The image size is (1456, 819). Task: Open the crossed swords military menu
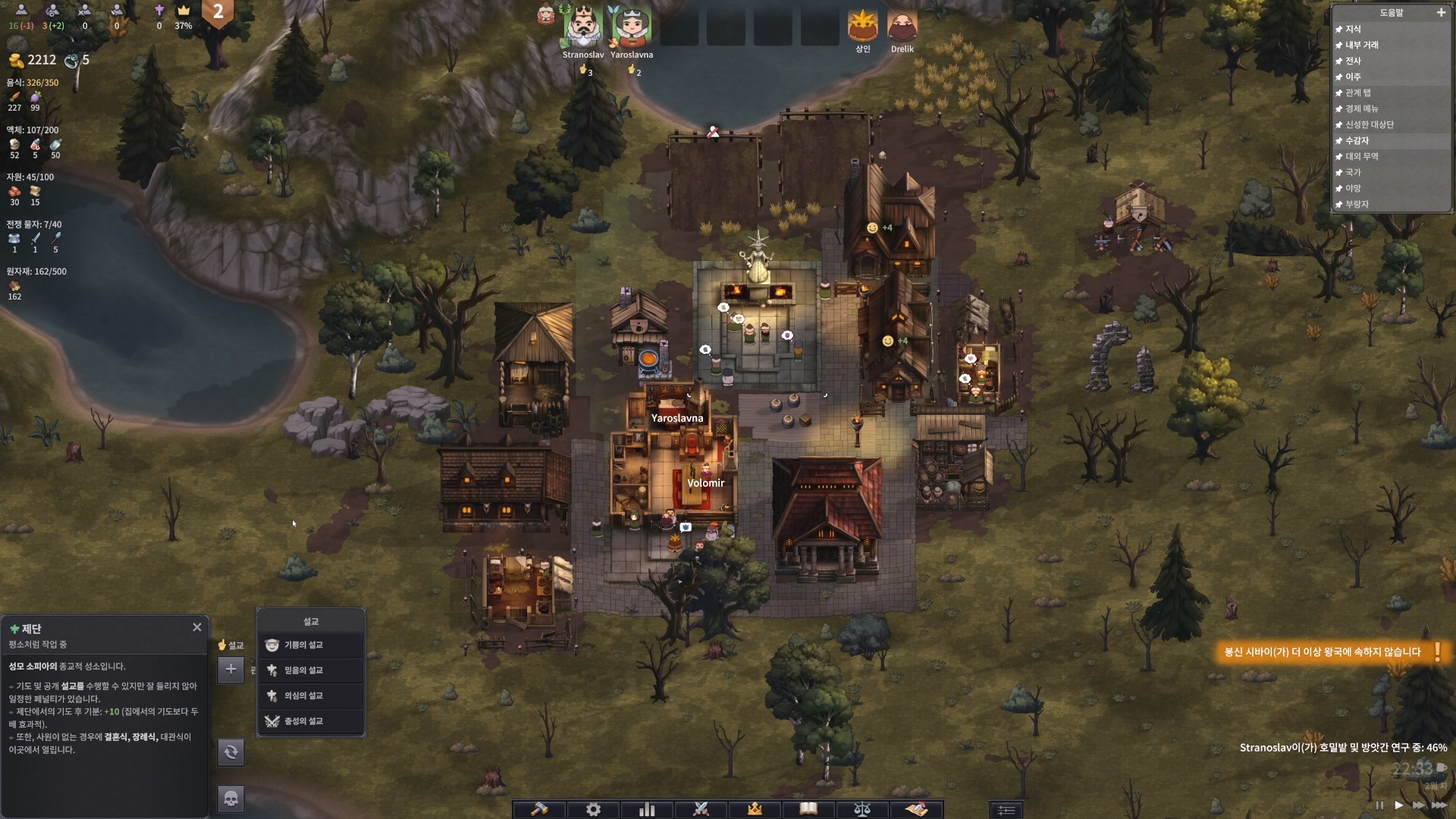pyautogui.click(x=701, y=809)
